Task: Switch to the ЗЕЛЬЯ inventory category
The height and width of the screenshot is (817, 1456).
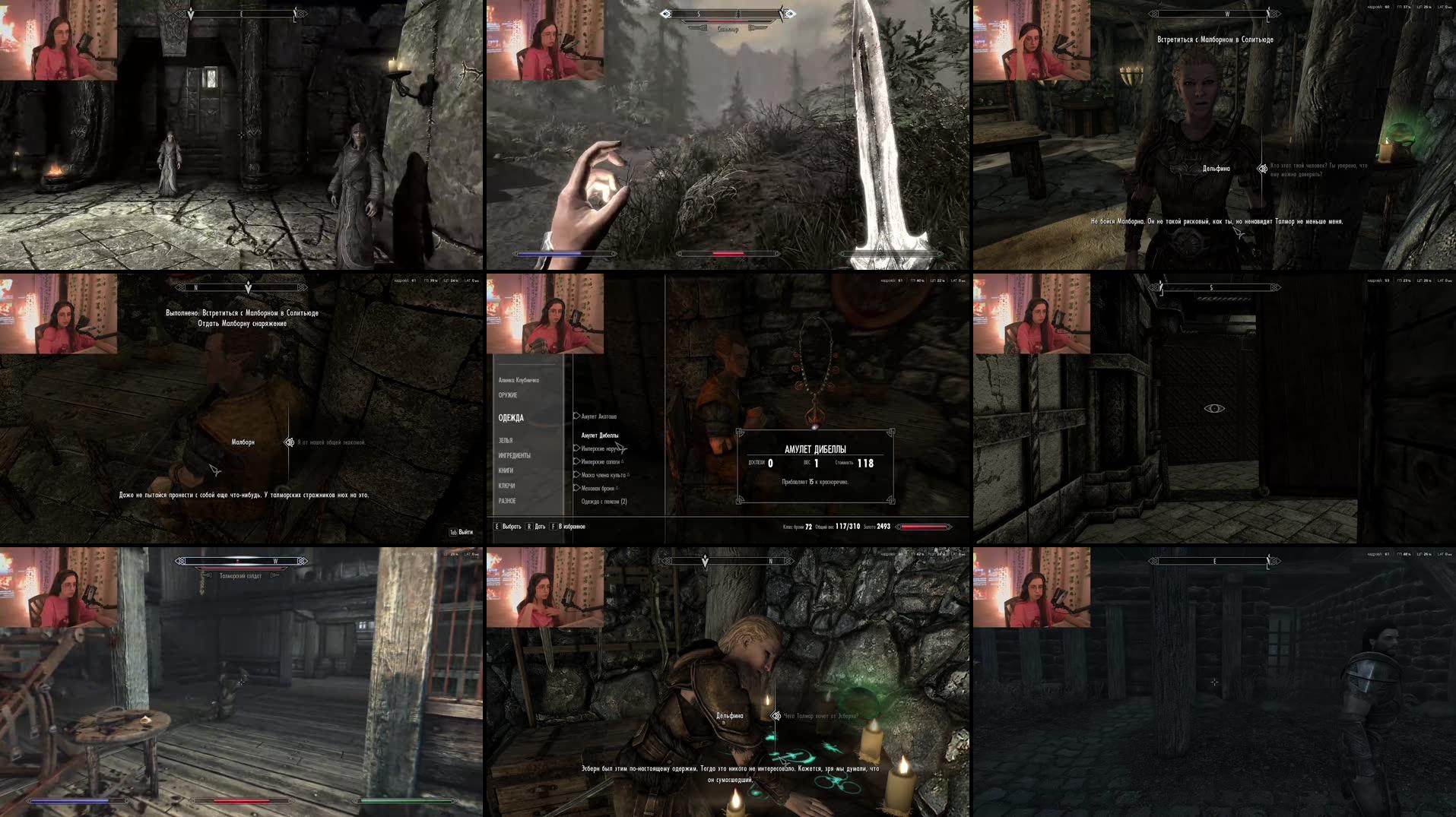Action: click(506, 440)
